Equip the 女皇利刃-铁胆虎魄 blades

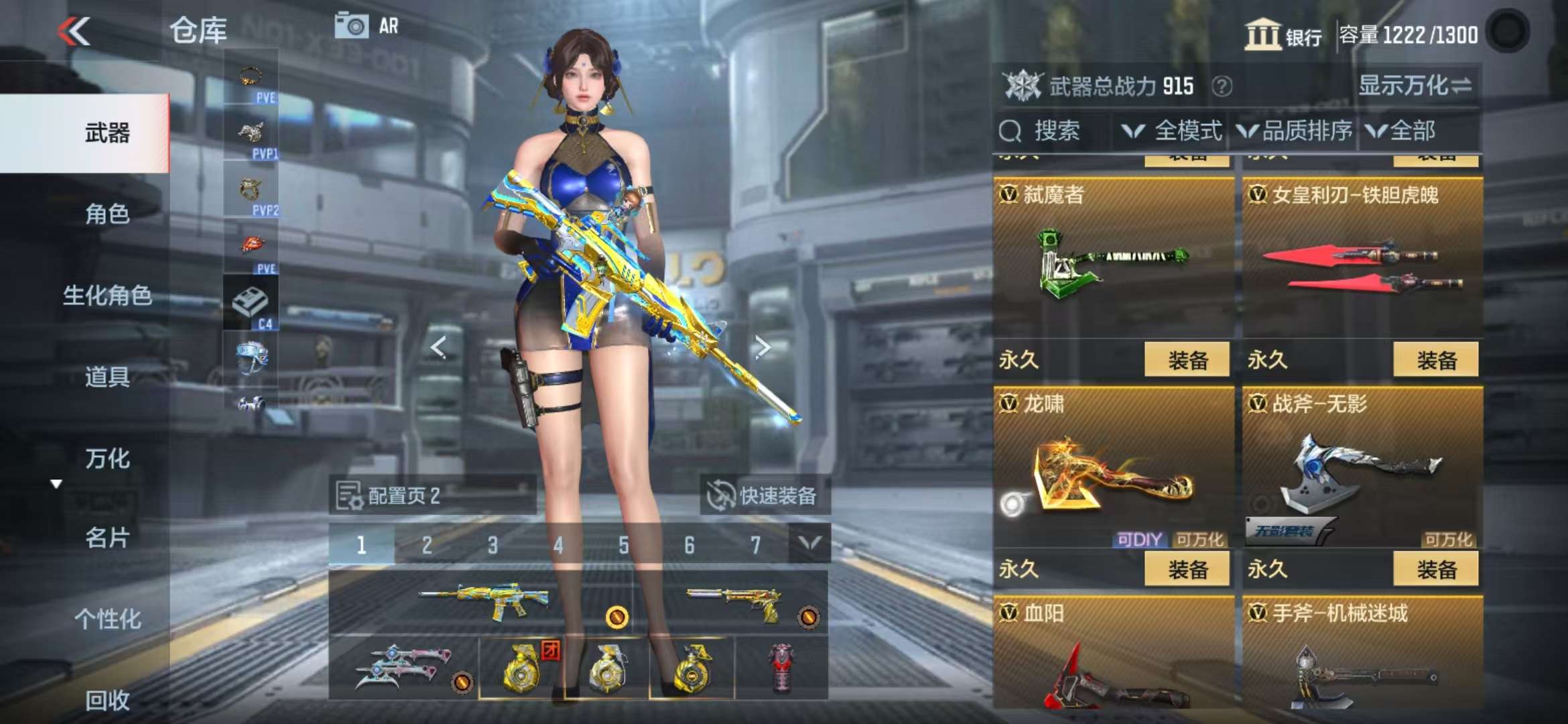(x=1436, y=360)
